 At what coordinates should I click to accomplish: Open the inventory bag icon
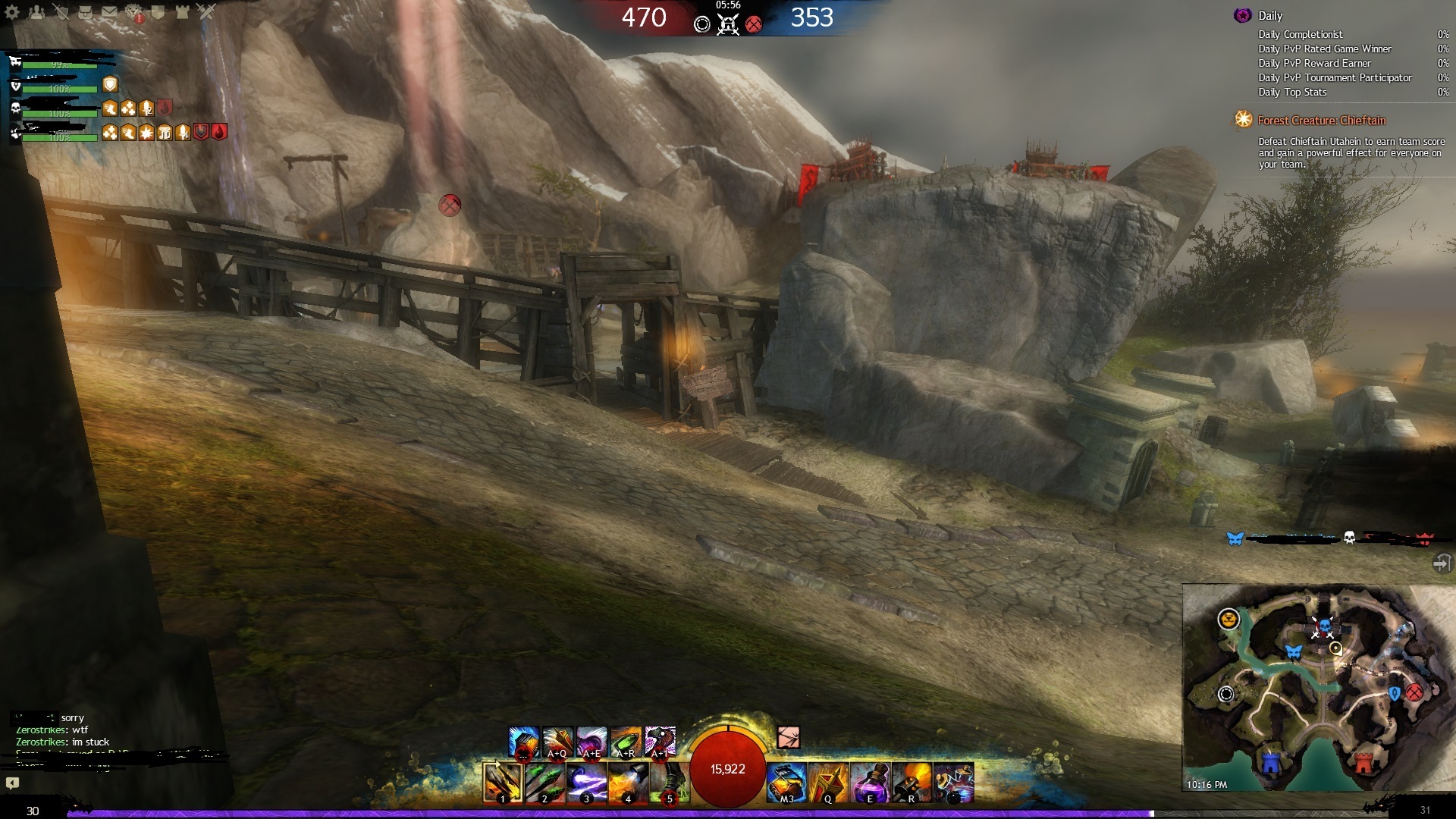click(x=85, y=11)
